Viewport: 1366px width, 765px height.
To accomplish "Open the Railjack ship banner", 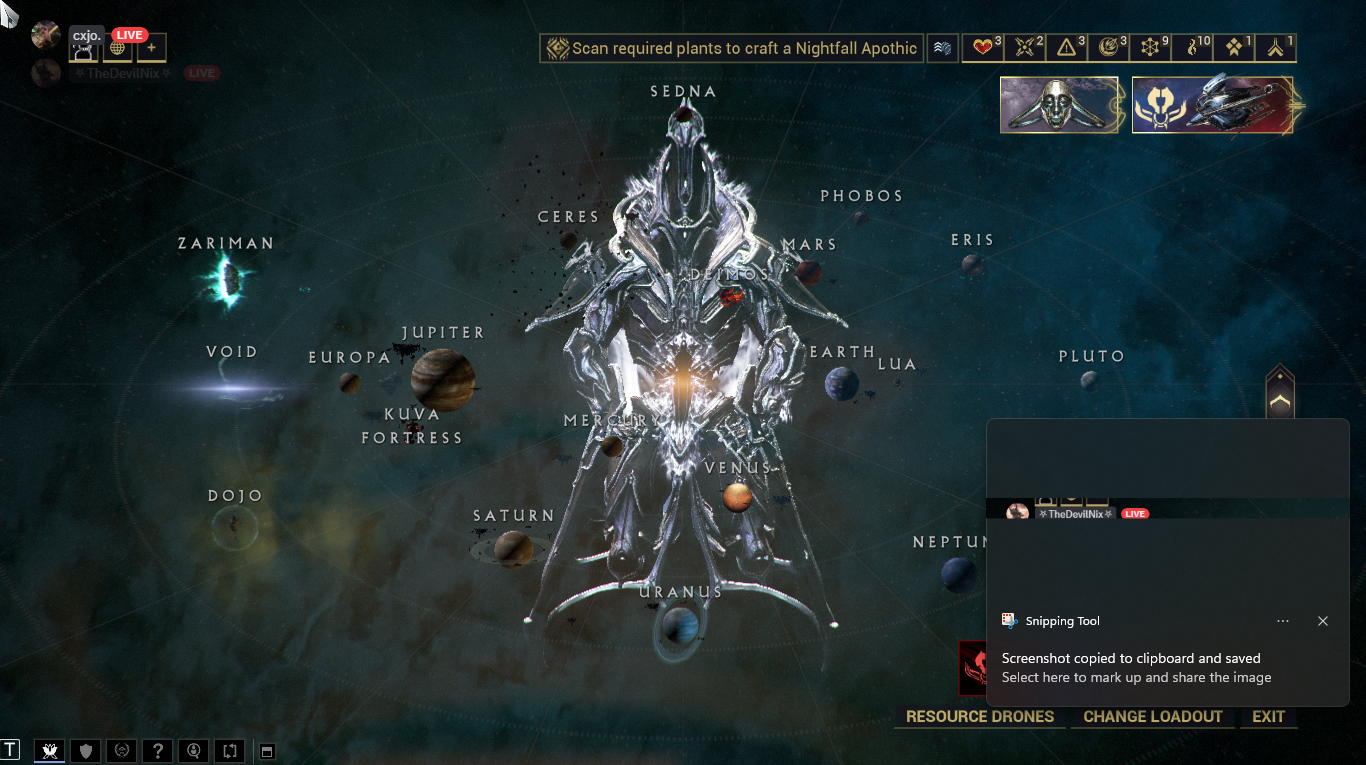I will coord(1212,105).
